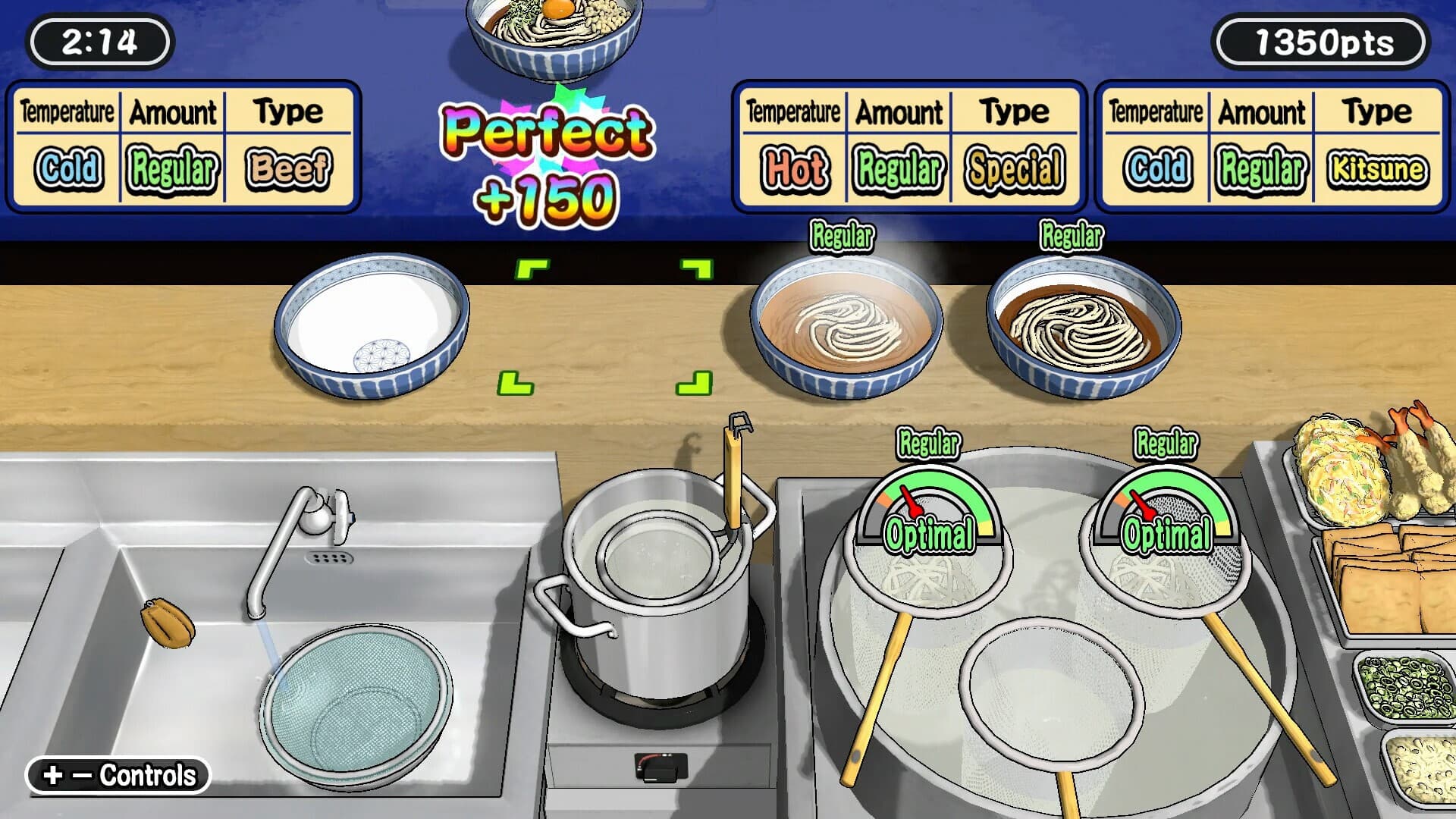Open the Cold Regular Kitsune order ticket
The image size is (1456, 819).
(1274, 144)
